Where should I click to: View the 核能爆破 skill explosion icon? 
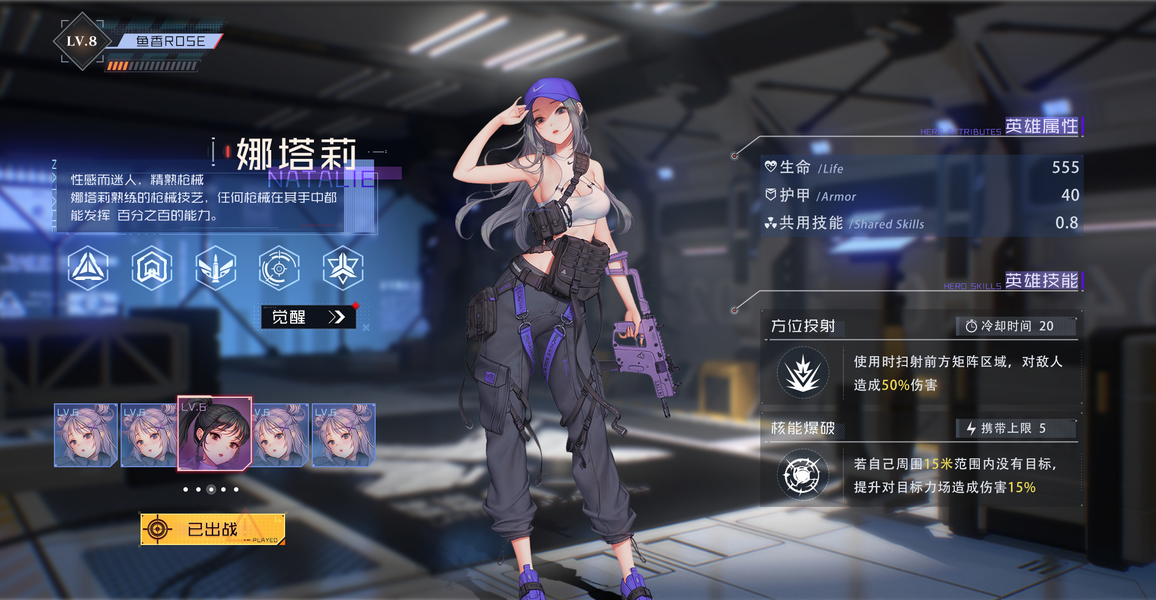click(x=802, y=474)
